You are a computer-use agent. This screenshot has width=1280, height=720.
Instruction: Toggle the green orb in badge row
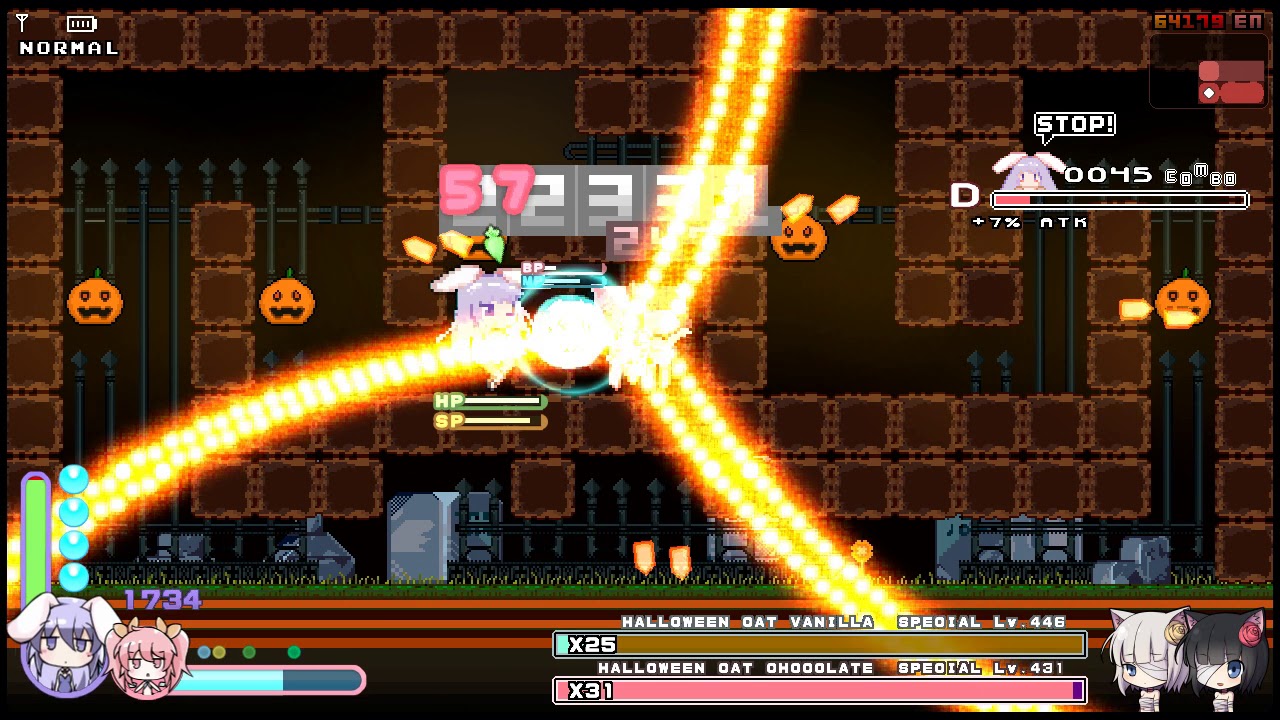[248, 652]
